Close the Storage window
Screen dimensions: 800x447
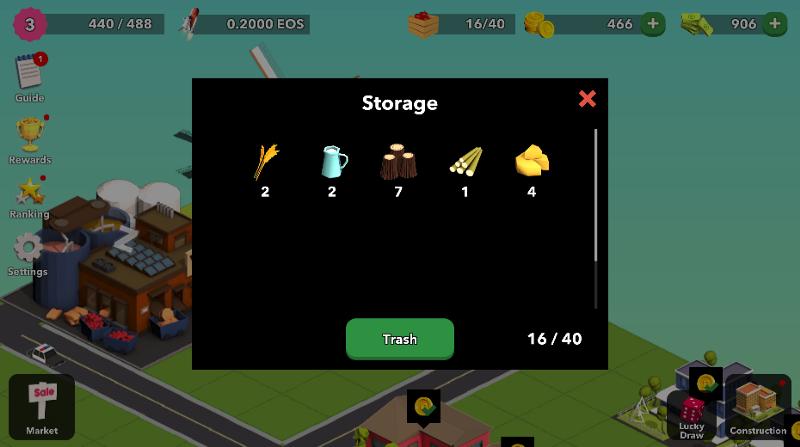(x=587, y=98)
